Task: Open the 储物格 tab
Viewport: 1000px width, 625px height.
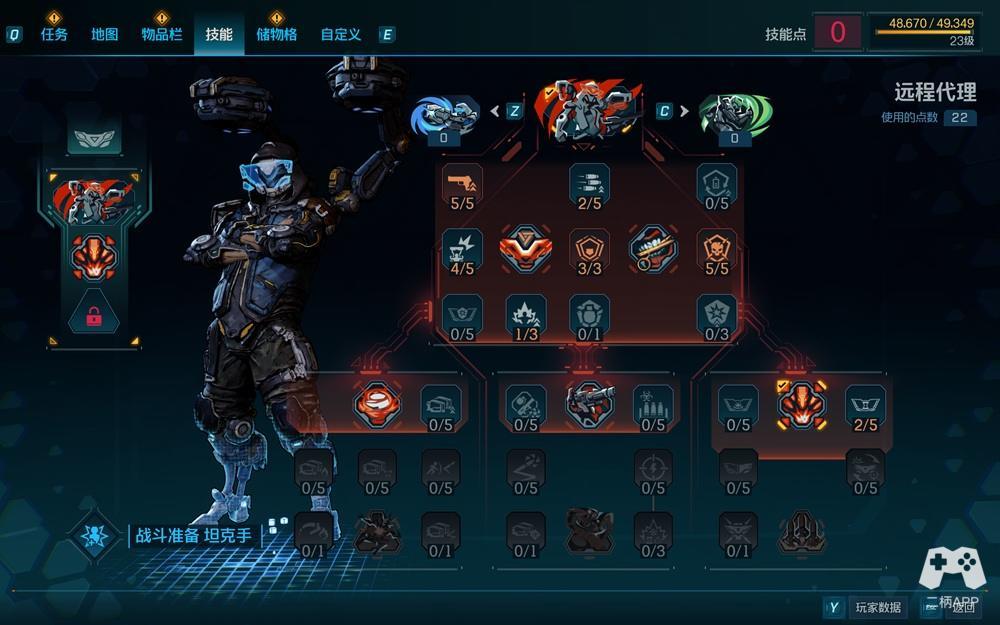Action: [x=276, y=34]
